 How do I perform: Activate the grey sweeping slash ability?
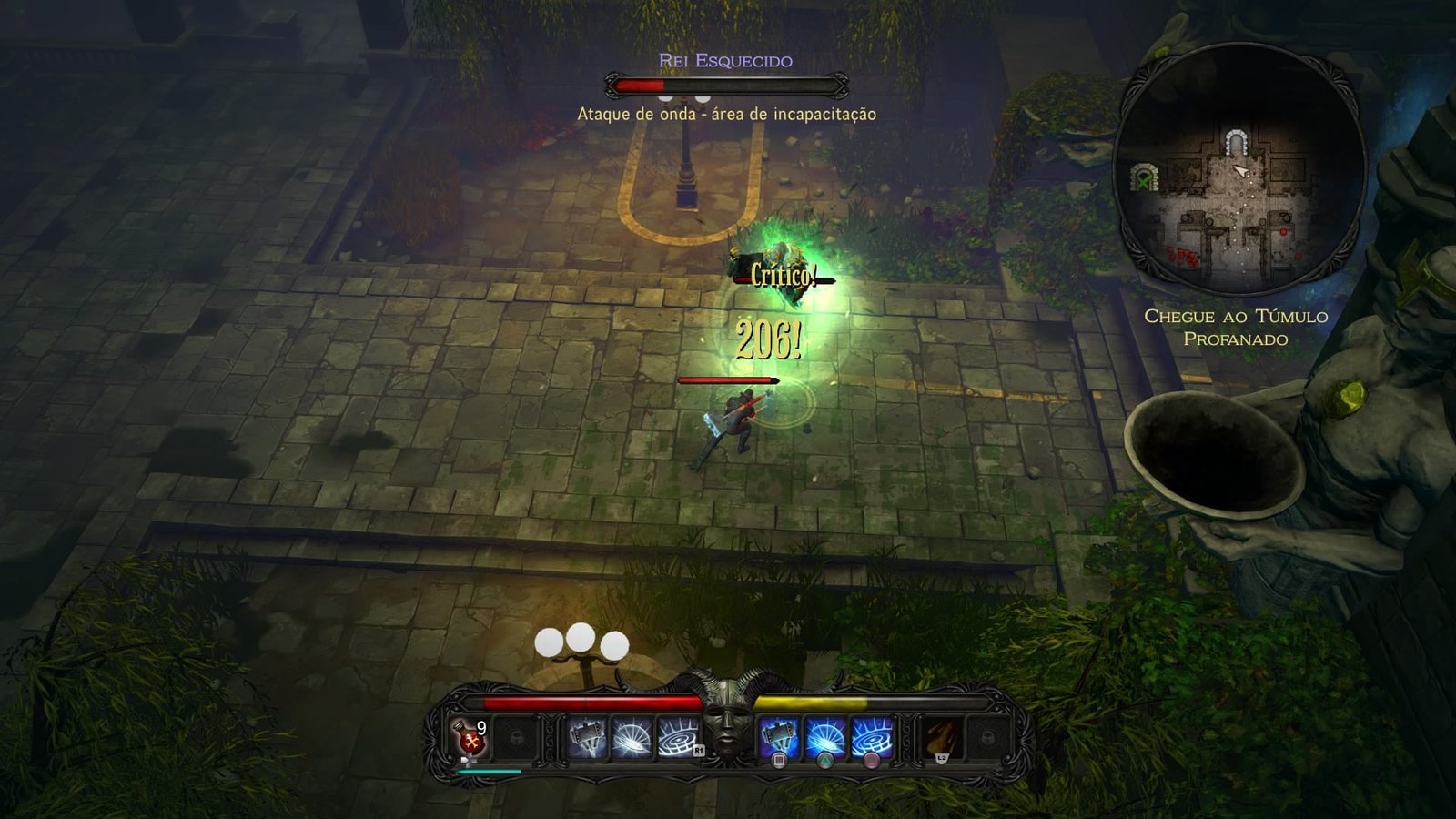631,737
